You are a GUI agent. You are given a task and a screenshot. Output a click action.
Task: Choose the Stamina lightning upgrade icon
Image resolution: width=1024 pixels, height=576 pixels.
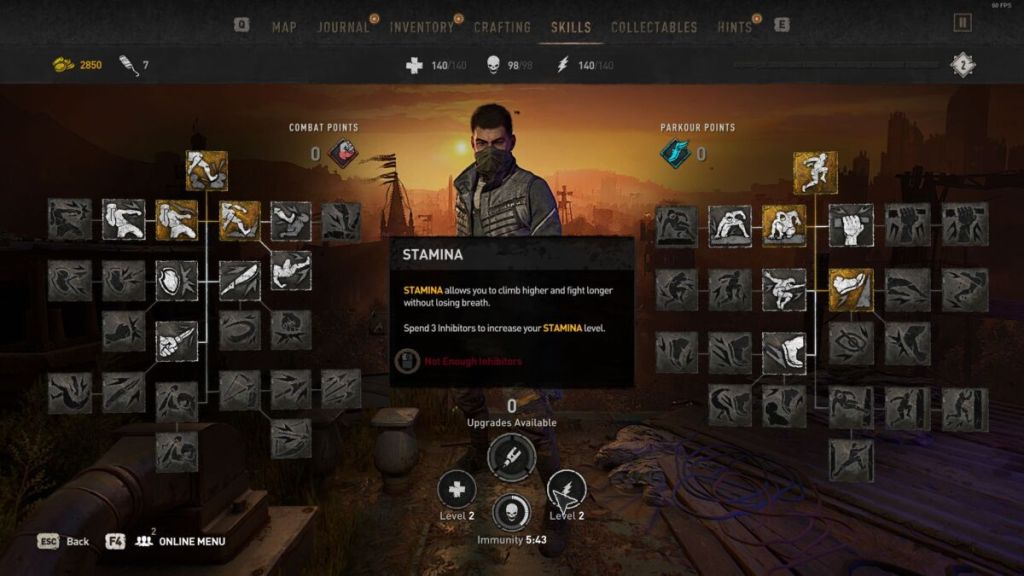tap(566, 490)
